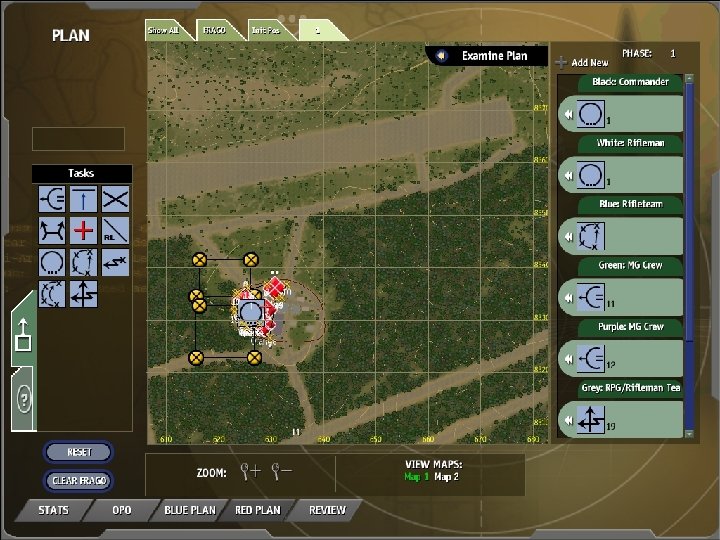
Task: Open the REVIEW tab
Action: click(327, 510)
